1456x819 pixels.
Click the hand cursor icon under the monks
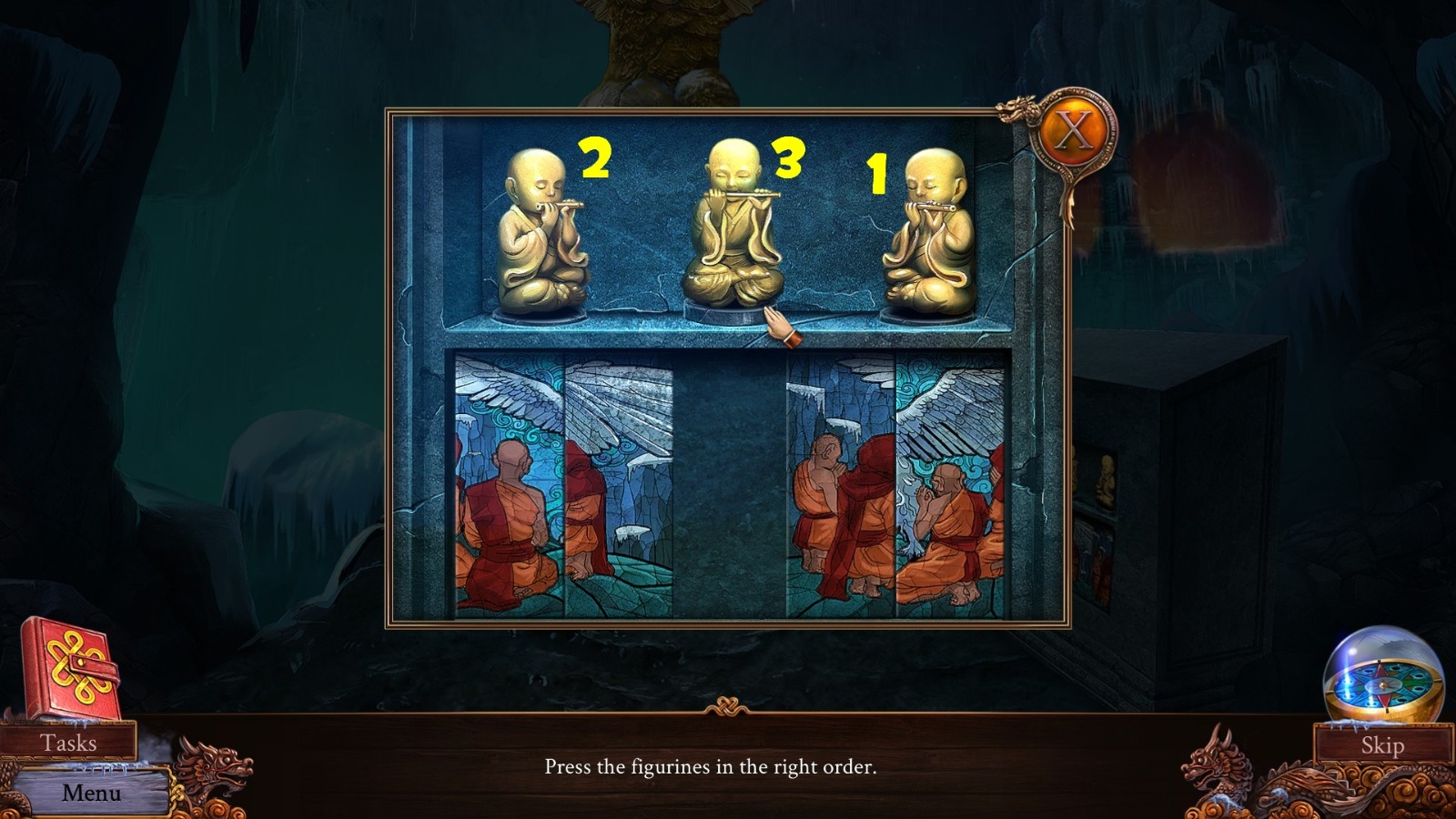click(780, 325)
